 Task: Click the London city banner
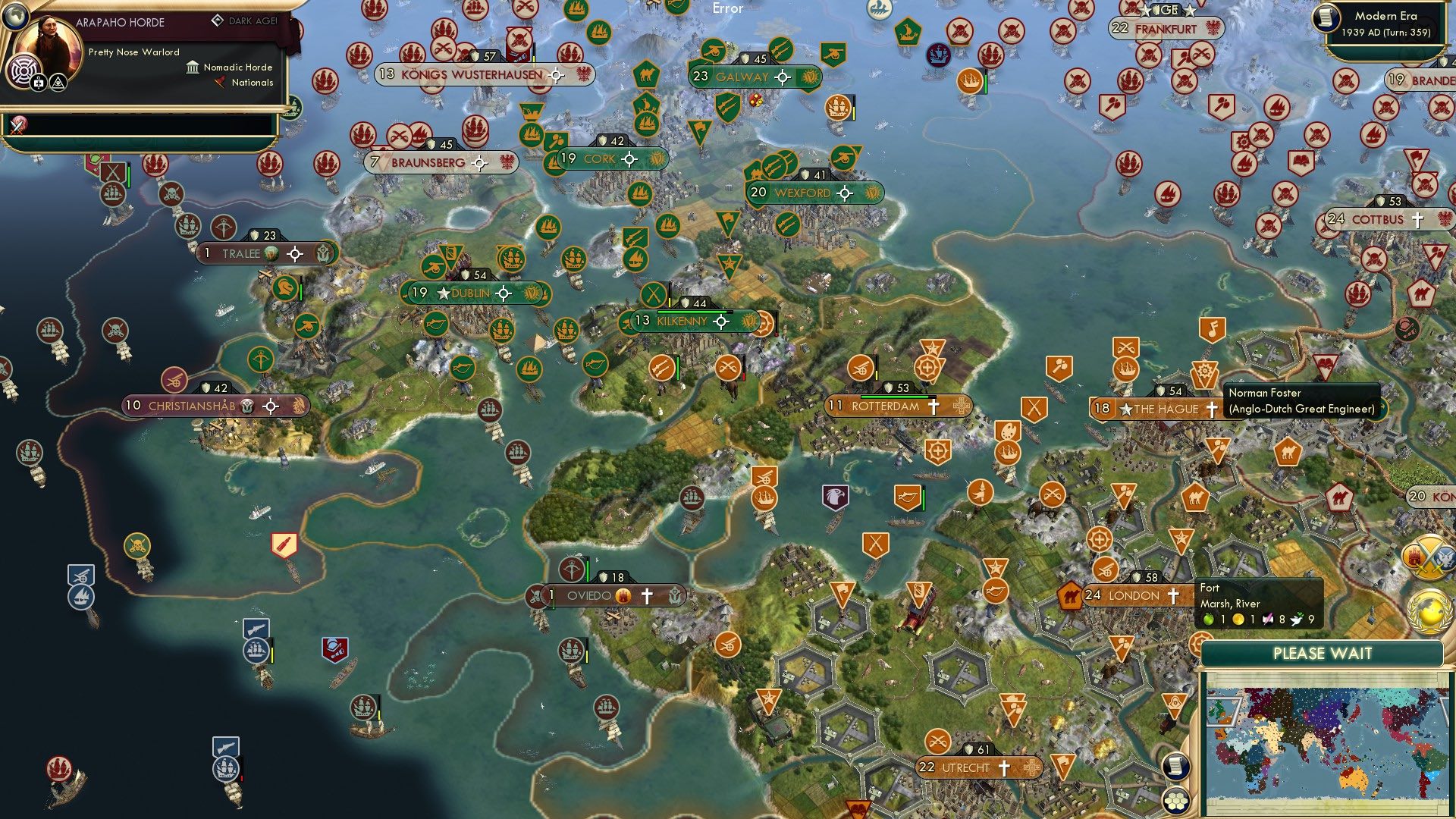[1134, 596]
